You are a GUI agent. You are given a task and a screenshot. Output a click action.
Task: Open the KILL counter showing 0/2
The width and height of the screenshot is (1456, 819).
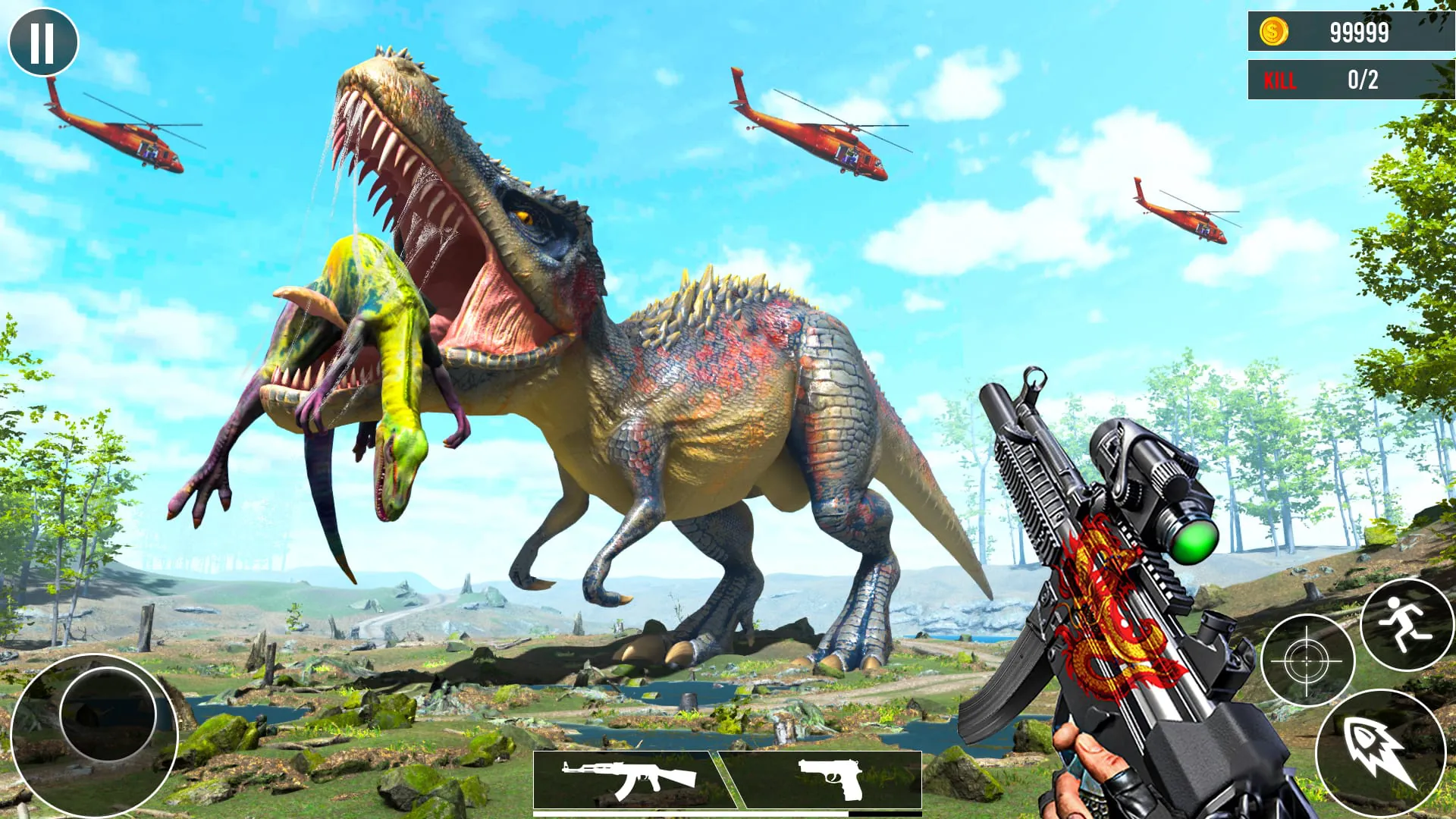(x=1351, y=79)
